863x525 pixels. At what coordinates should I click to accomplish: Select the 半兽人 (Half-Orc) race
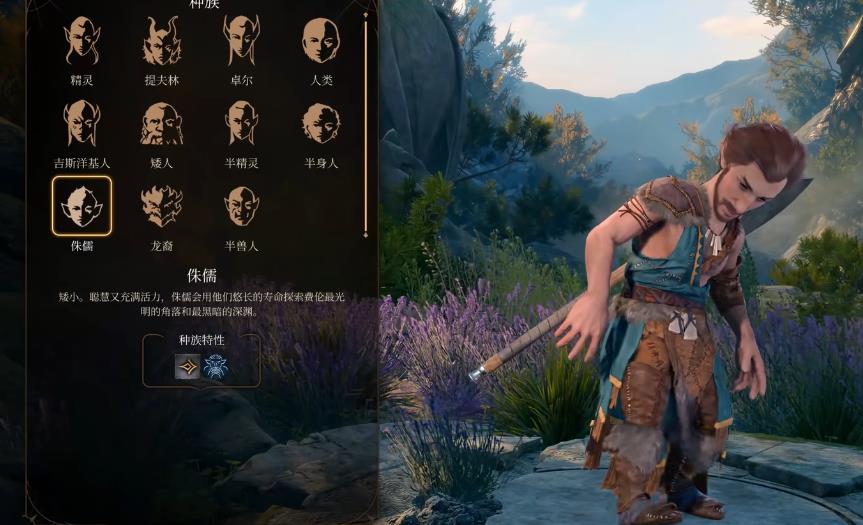241,206
